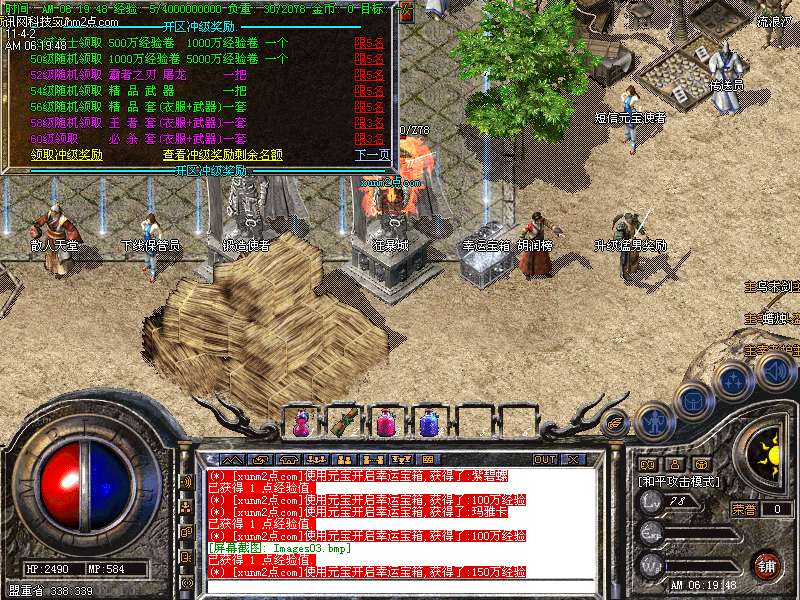The image size is (800, 600).
Task: Open the red 铺 shop button
Action: coord(766,563)
